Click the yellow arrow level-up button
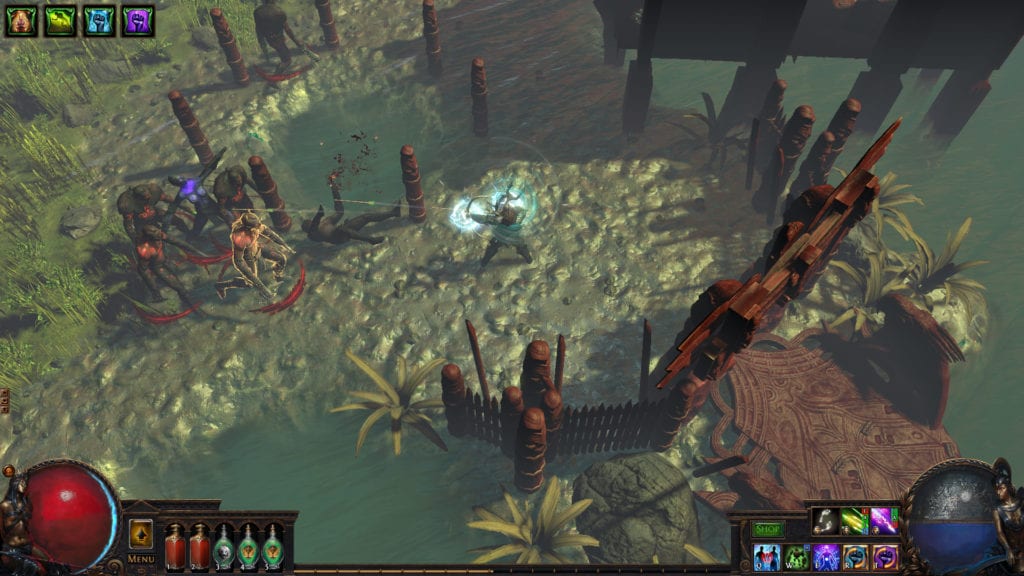The width and height of the screenshot is (1024, 576). point(141,535)
